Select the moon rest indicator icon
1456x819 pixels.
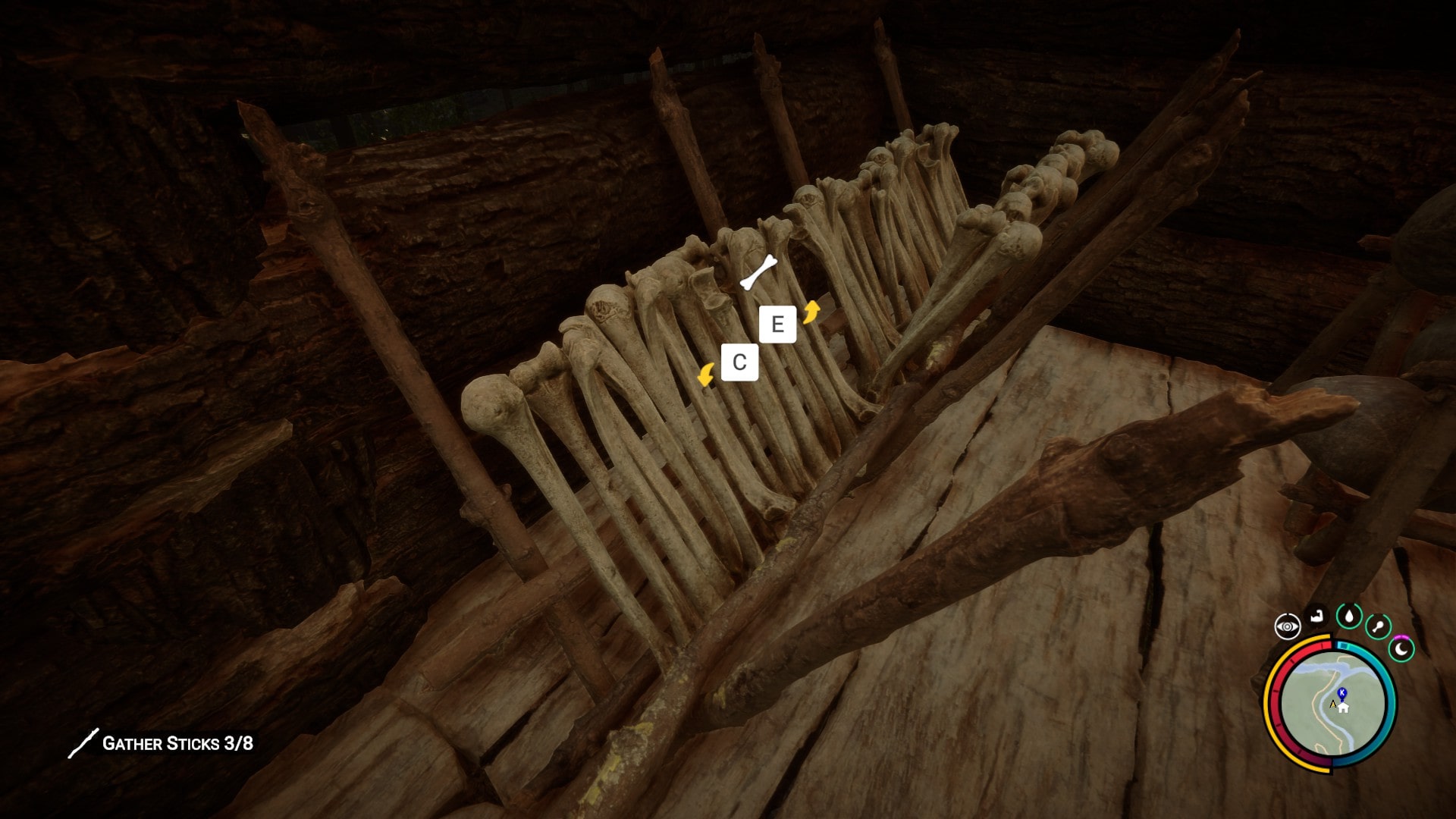1401,650
